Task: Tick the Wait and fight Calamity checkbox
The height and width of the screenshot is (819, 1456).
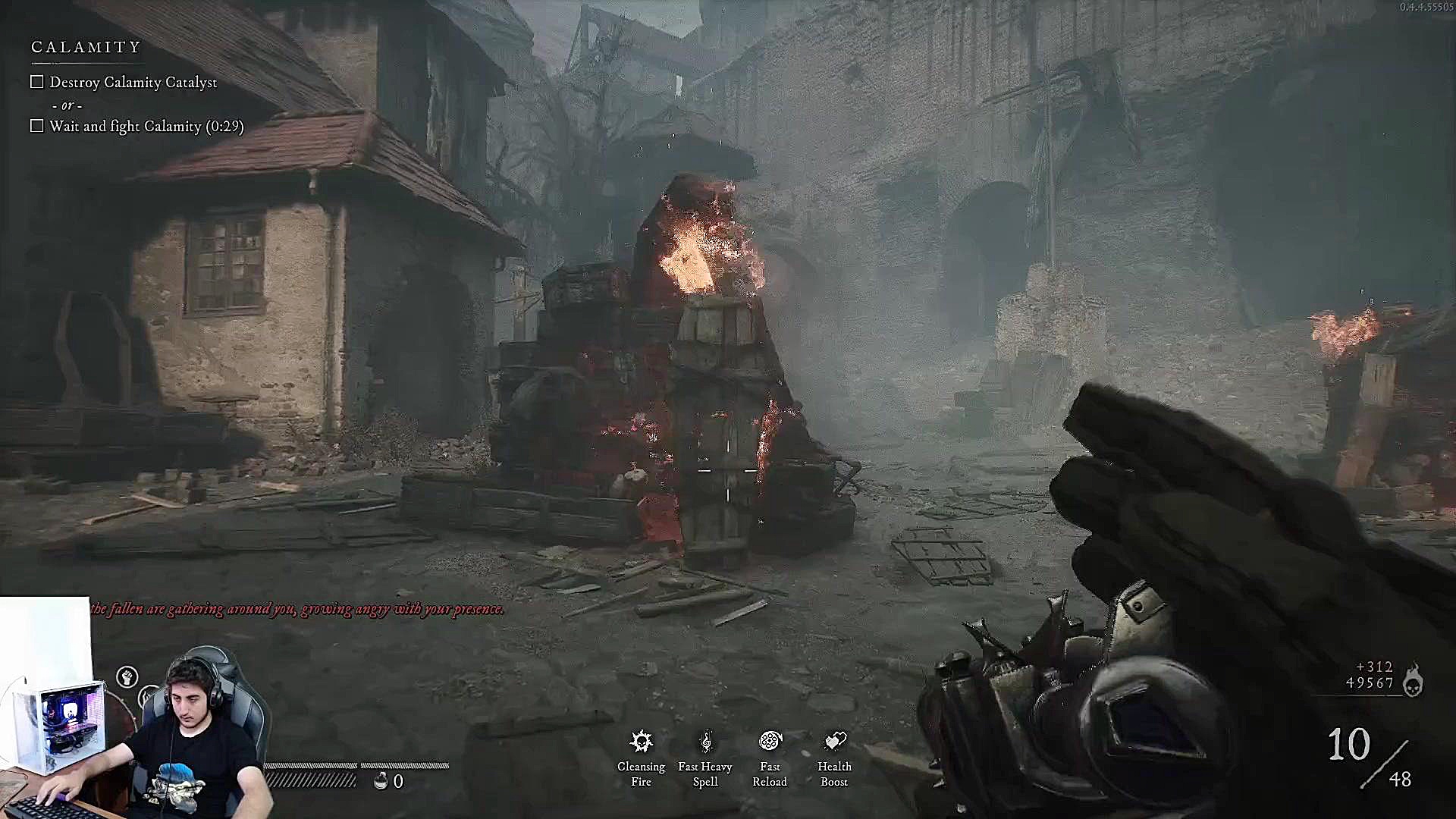Action: click(37, 126)
